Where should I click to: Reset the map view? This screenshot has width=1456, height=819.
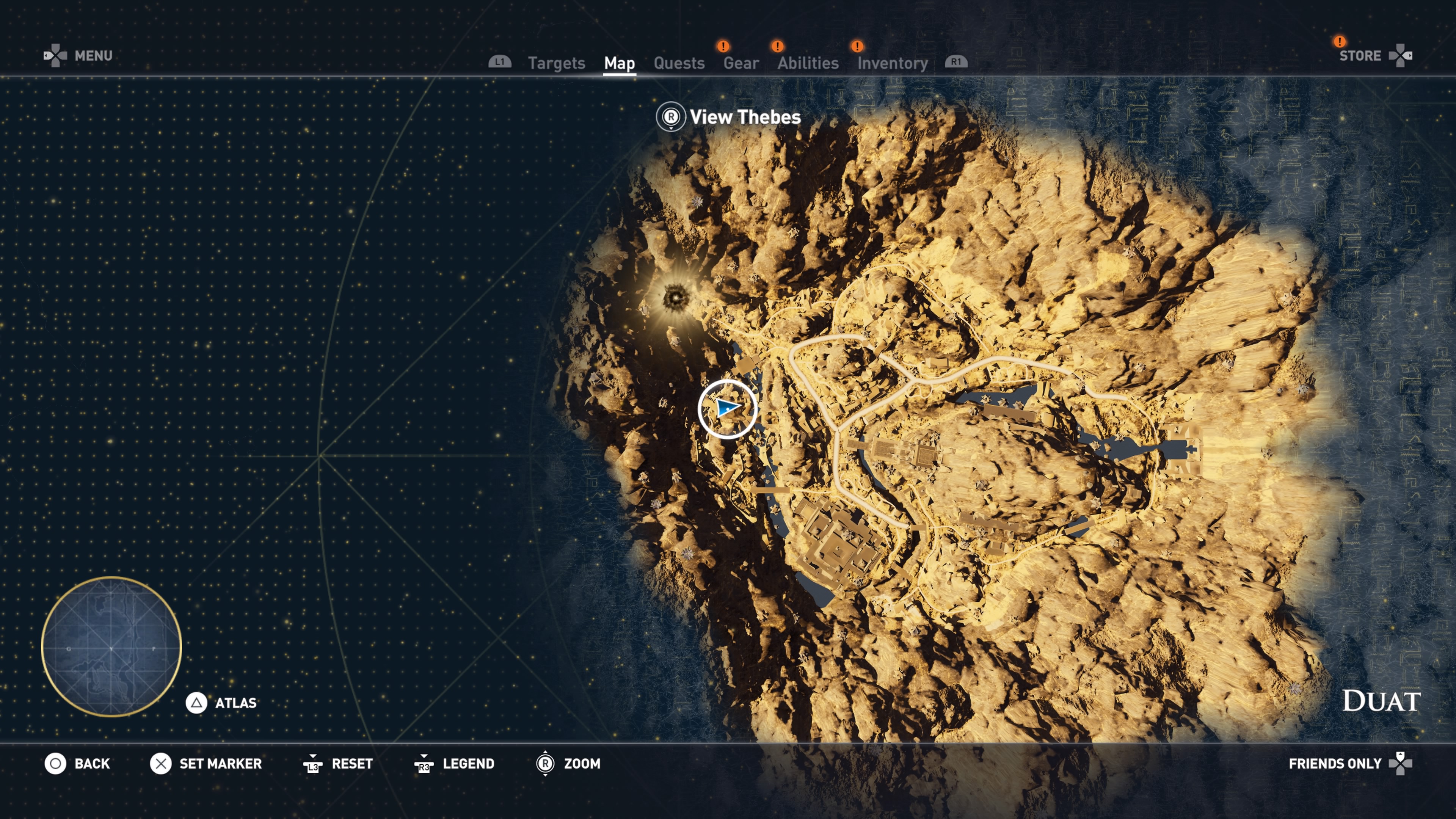[x=338, y=764]
